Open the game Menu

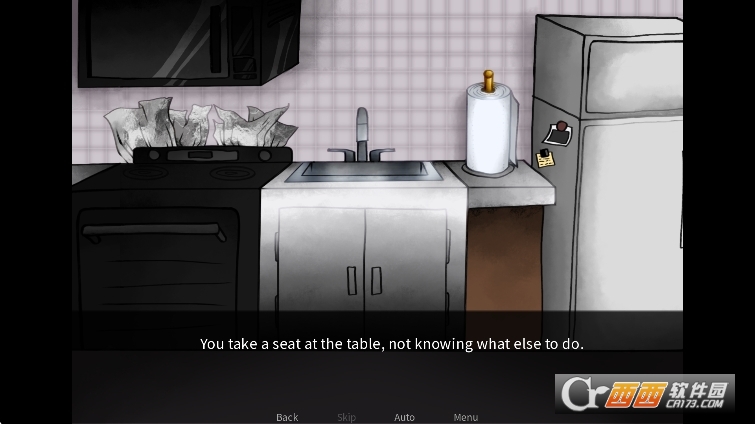point(466,417)
